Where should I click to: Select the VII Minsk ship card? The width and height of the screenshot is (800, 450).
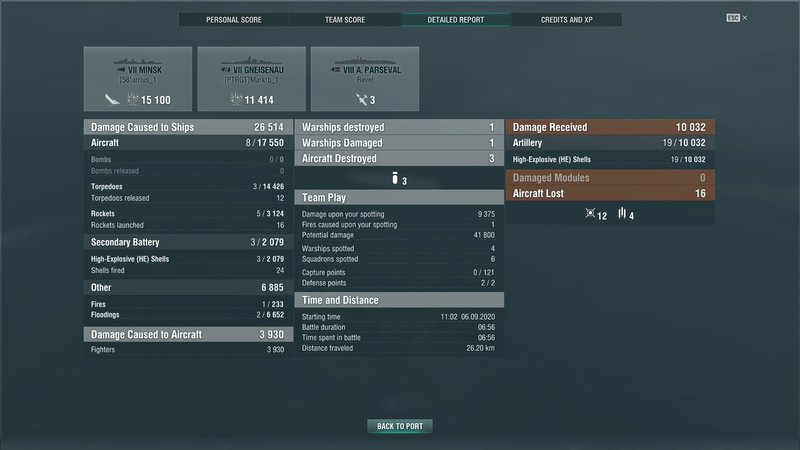point(138,79)
